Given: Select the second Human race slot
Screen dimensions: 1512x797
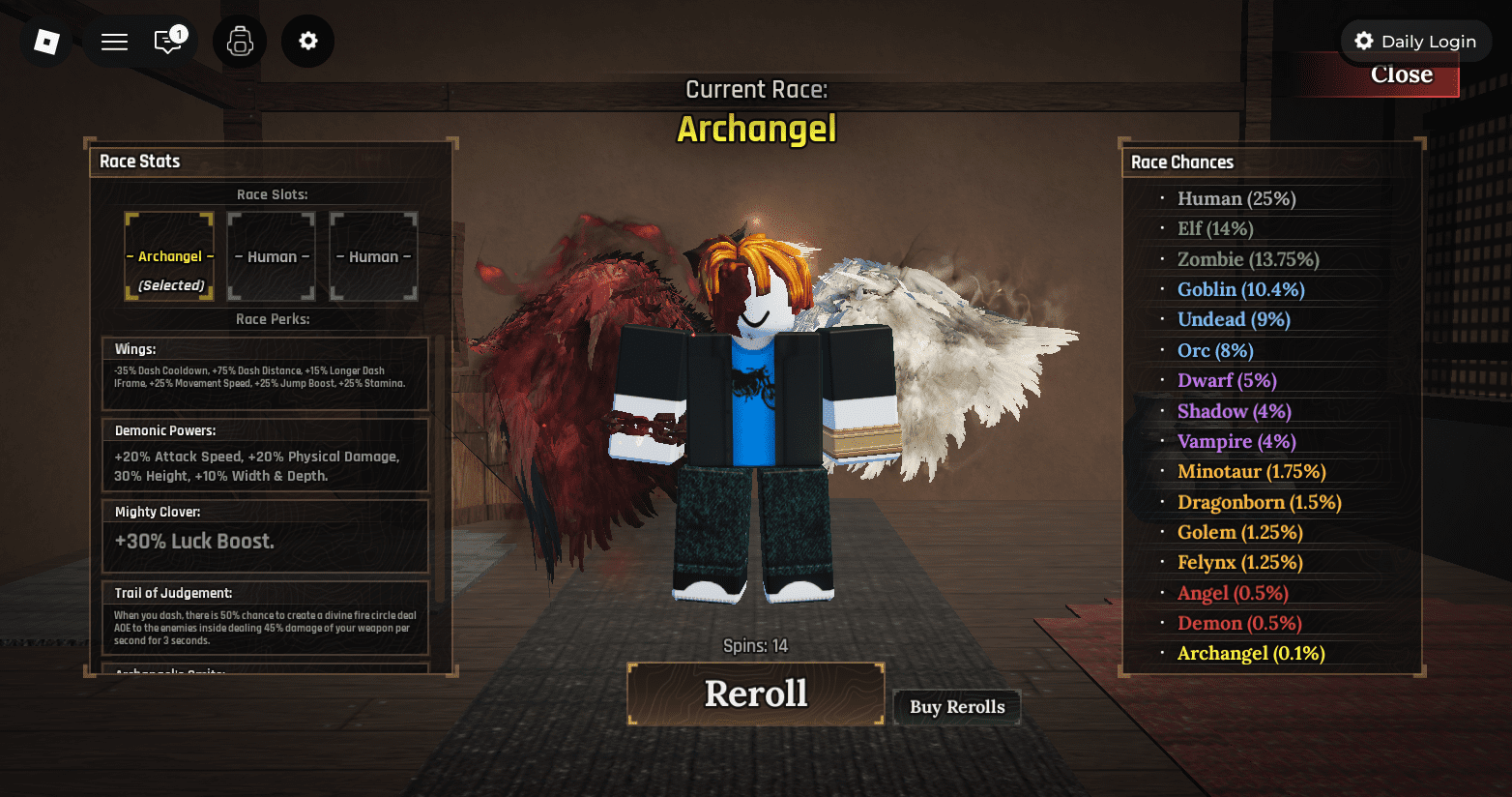Looking at the screenshot, I should tap(373, 255).
